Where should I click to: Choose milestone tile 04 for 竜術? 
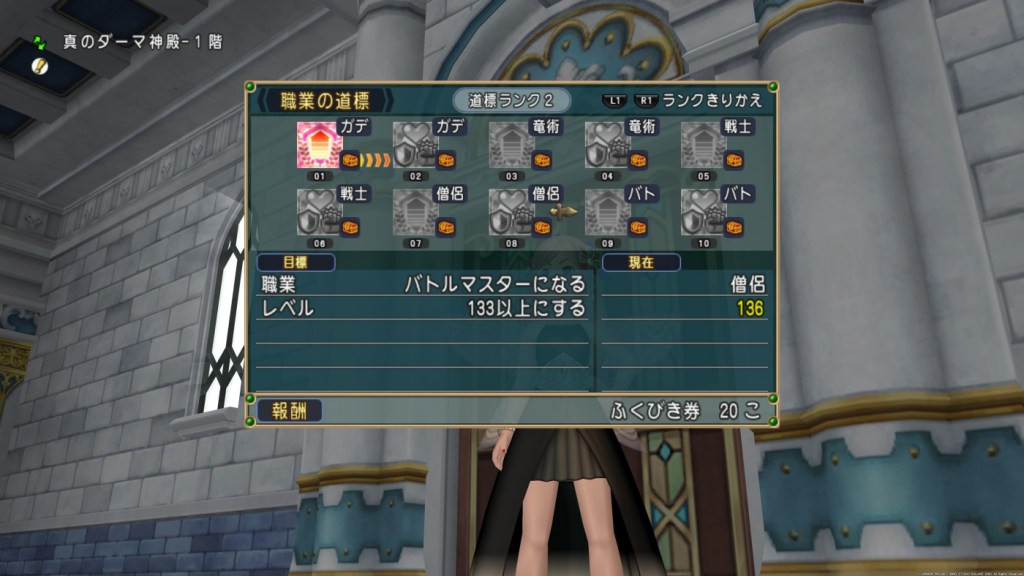tap(608, 145)
